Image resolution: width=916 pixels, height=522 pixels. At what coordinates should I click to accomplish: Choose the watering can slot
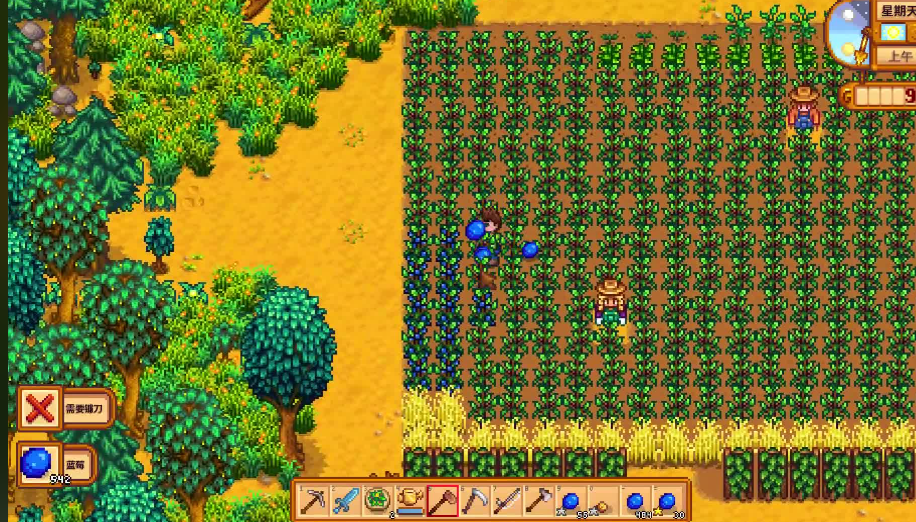410,499
